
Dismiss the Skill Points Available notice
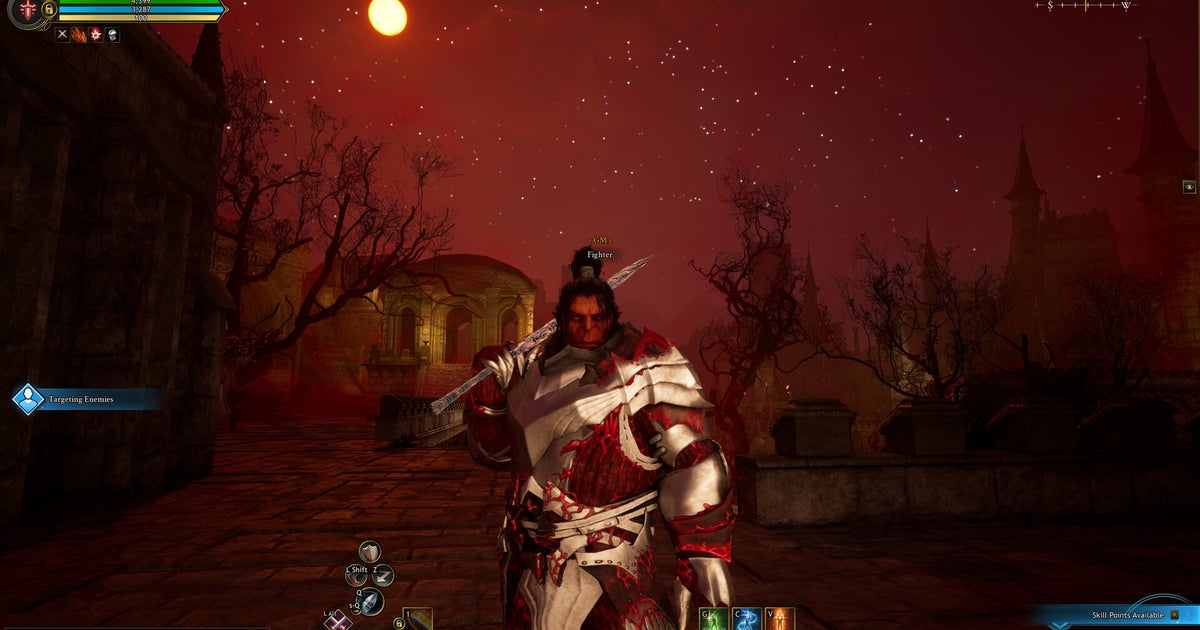1176,614
